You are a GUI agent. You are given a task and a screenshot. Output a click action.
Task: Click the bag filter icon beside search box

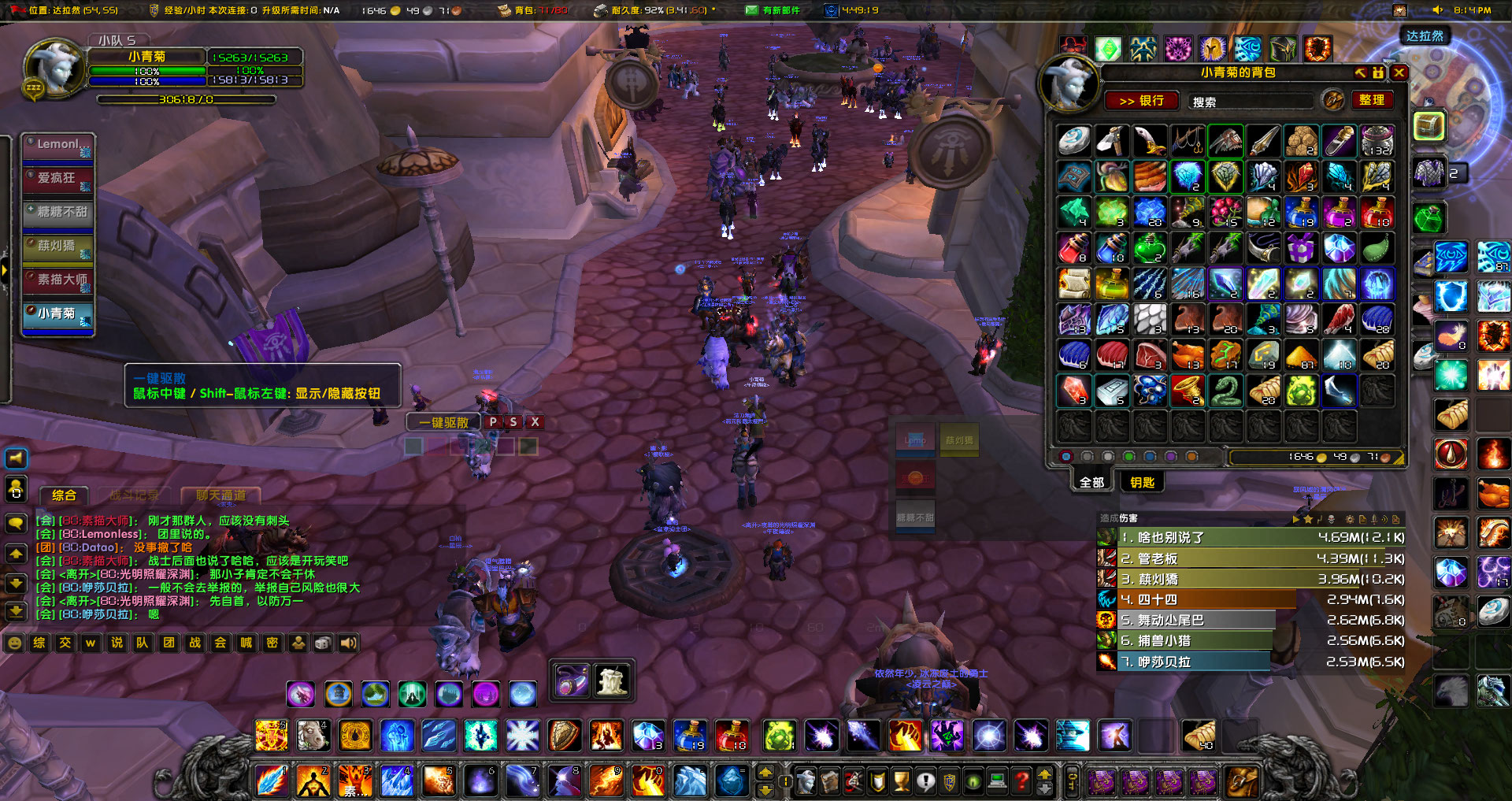(x=1331, y=101)
